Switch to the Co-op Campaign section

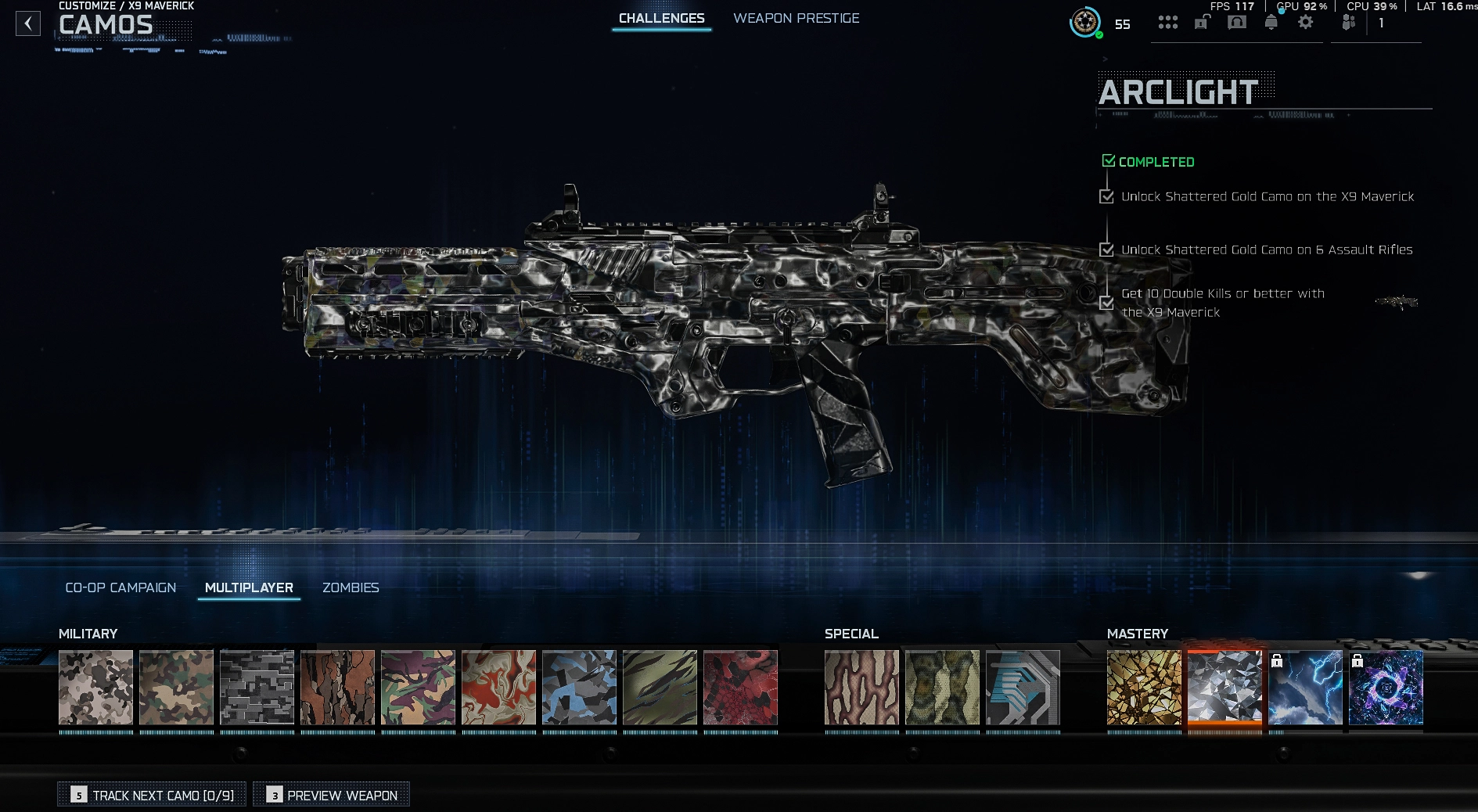[120, 587]
